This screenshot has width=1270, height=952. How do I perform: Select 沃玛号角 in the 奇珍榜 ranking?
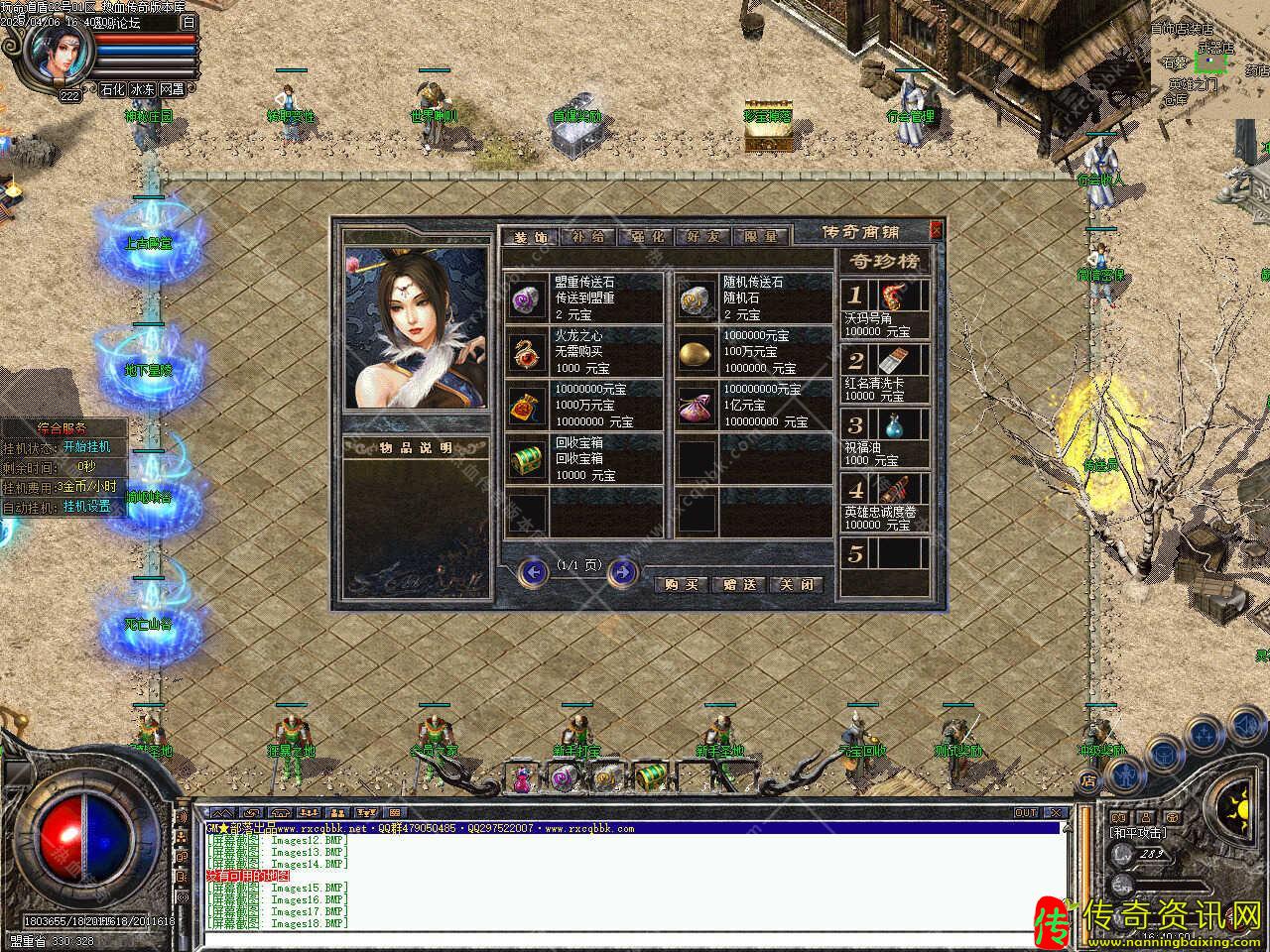[x=884, y=308]
